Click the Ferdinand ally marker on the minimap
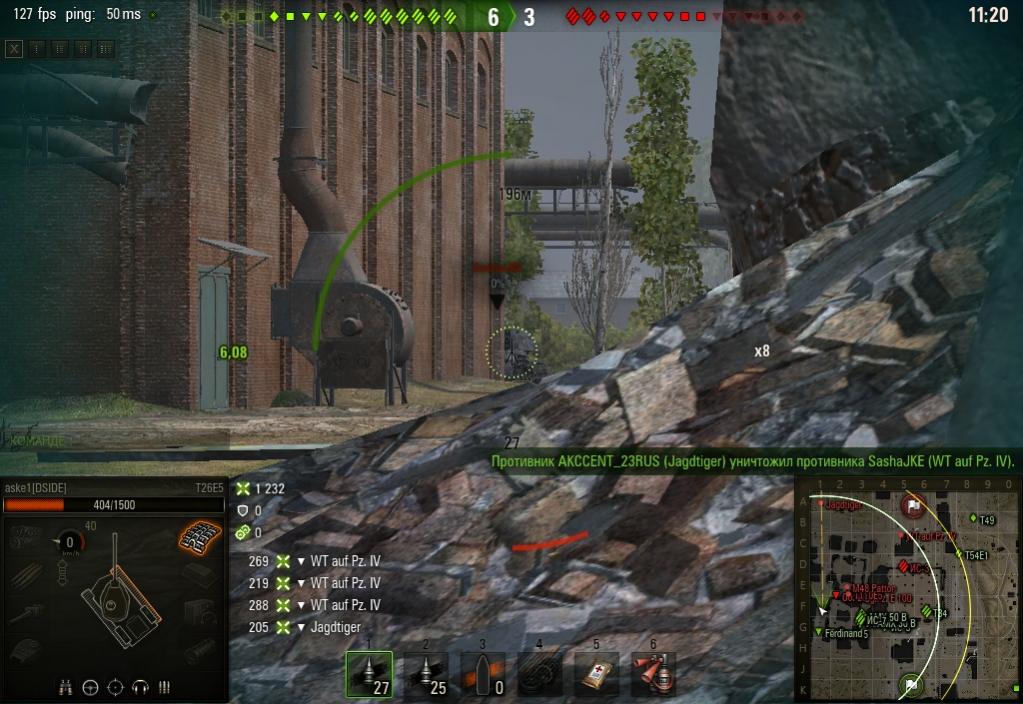1023x704 pixels. (820, 633)
